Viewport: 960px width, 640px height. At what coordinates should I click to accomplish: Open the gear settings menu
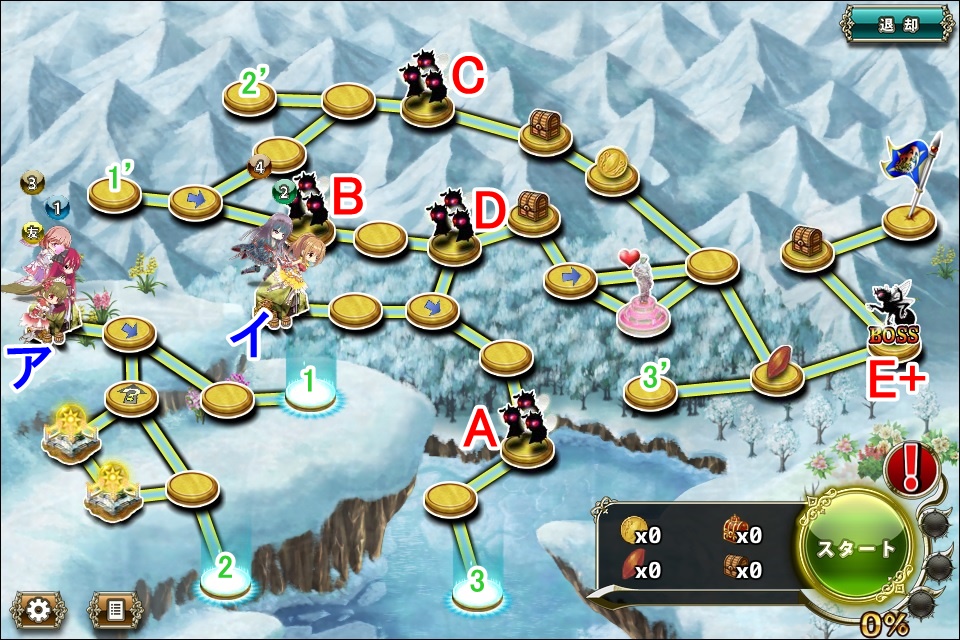coord(37,607)
